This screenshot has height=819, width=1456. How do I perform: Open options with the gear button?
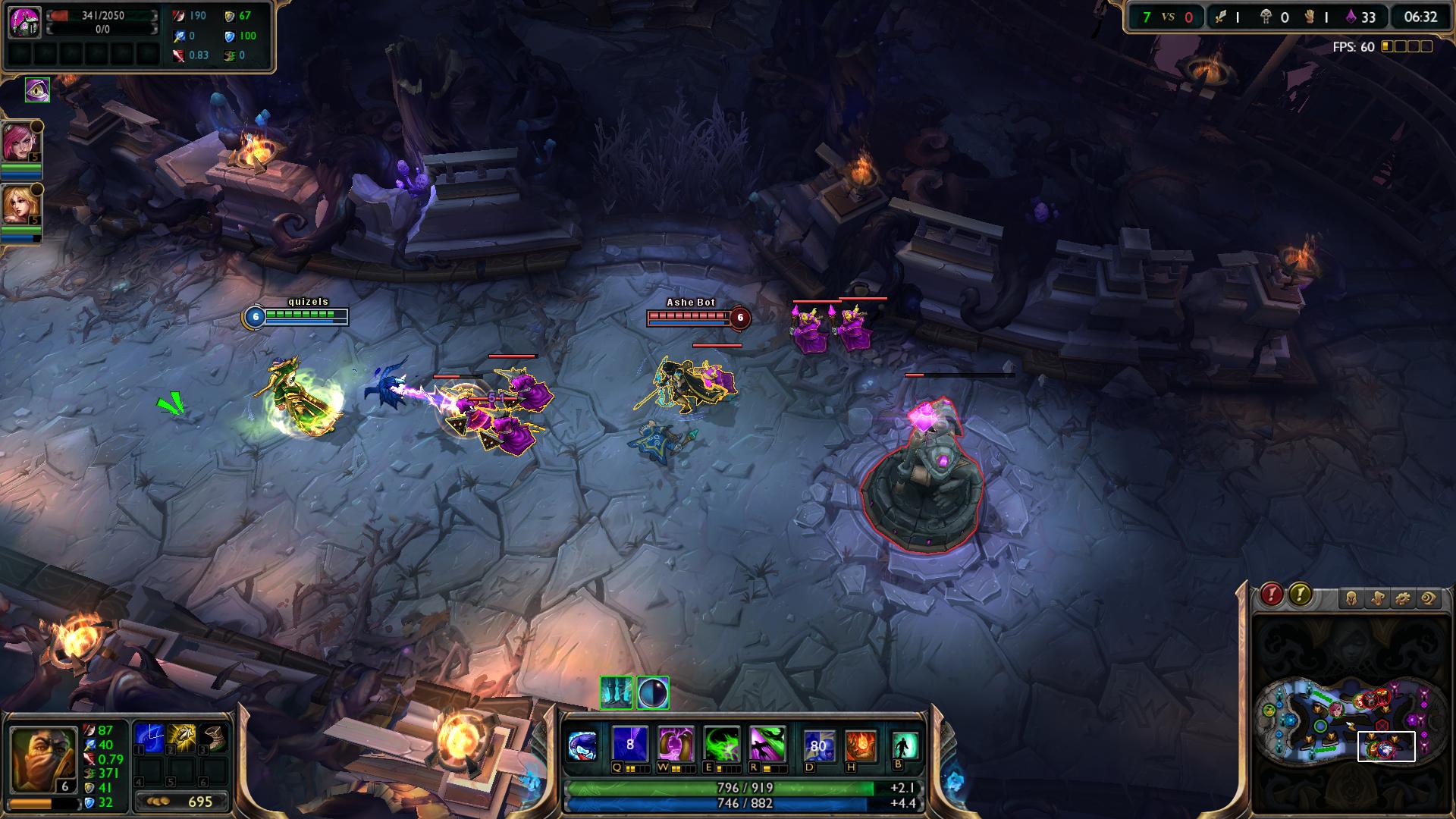coord(1403,599)
